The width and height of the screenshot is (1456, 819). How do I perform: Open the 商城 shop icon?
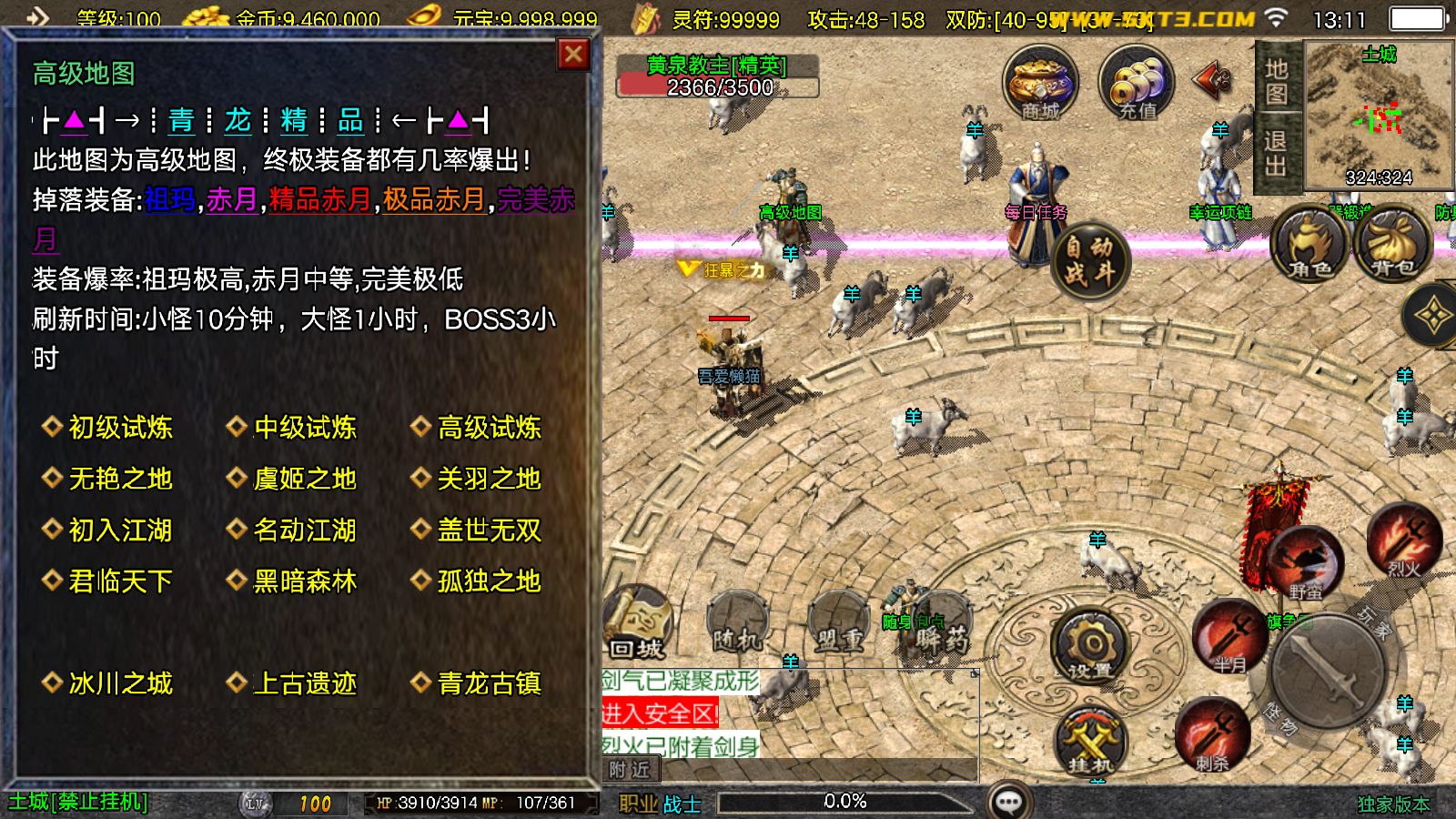(x=1040, y=84)
